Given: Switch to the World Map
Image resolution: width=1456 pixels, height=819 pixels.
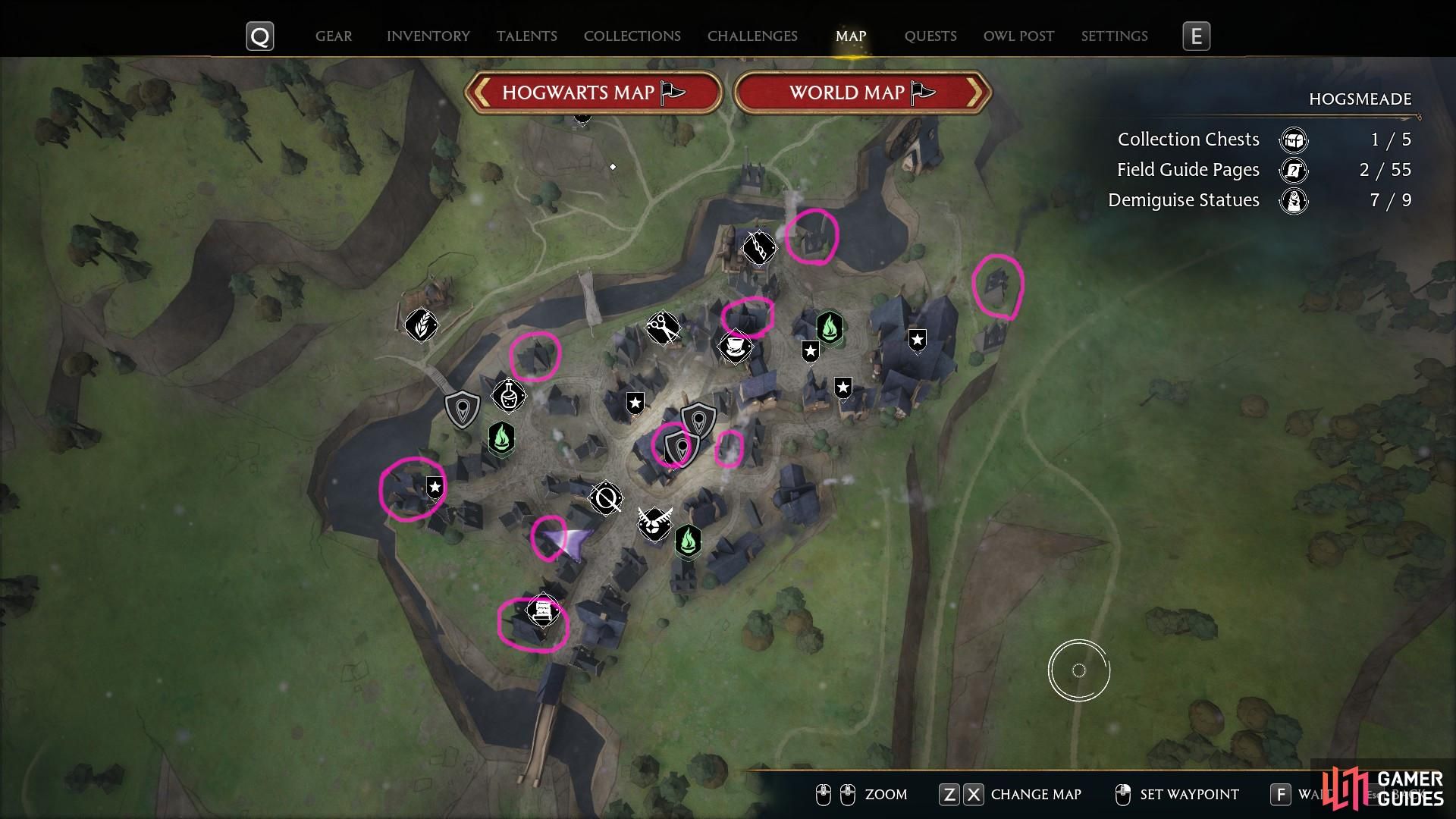Looking at the screenshot, I should 862,93.
